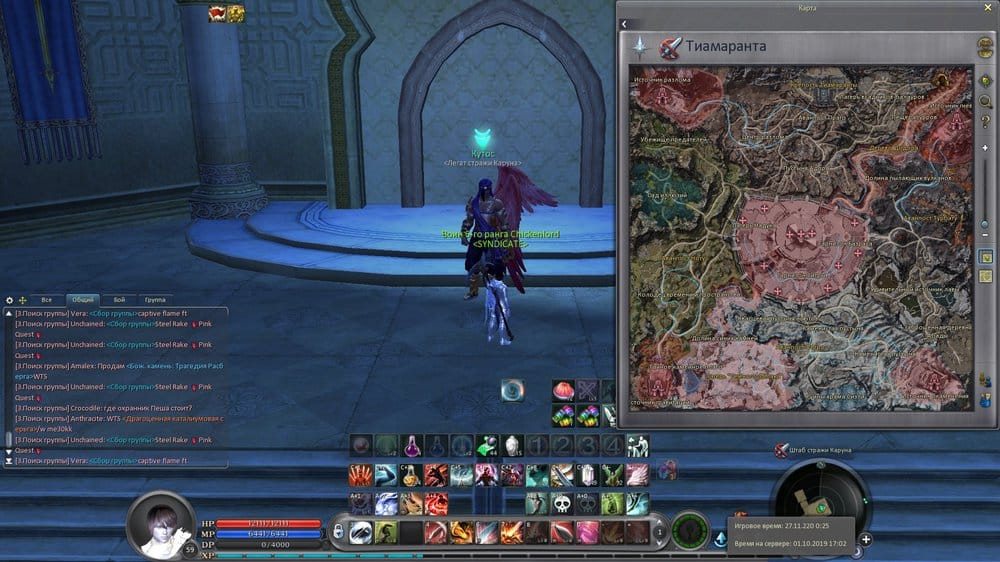1000x562 pixels.
Task: Click the large circular emblem beside the hotbar
Action: pos(690,530)
